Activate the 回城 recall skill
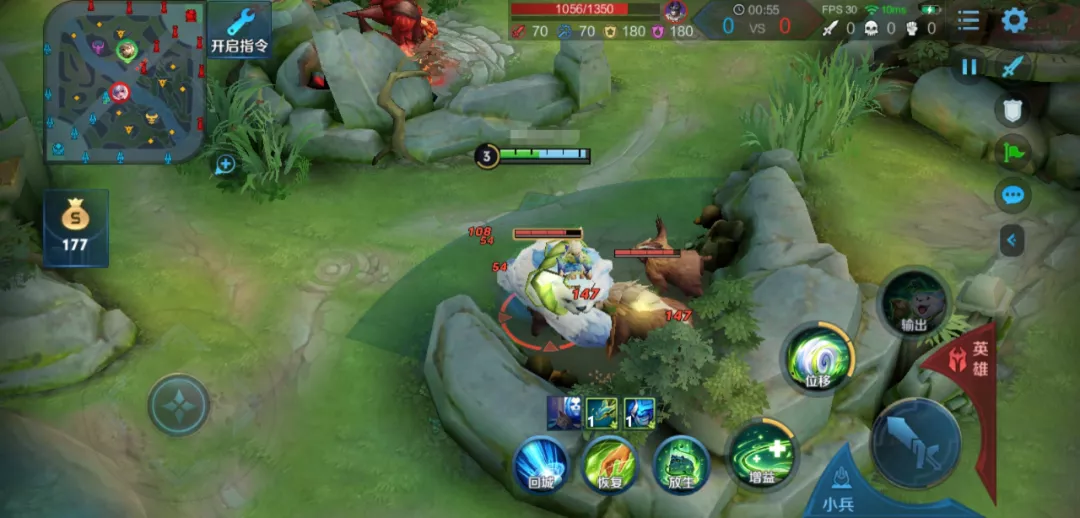The image size is (1080, 518). [541, 467]
